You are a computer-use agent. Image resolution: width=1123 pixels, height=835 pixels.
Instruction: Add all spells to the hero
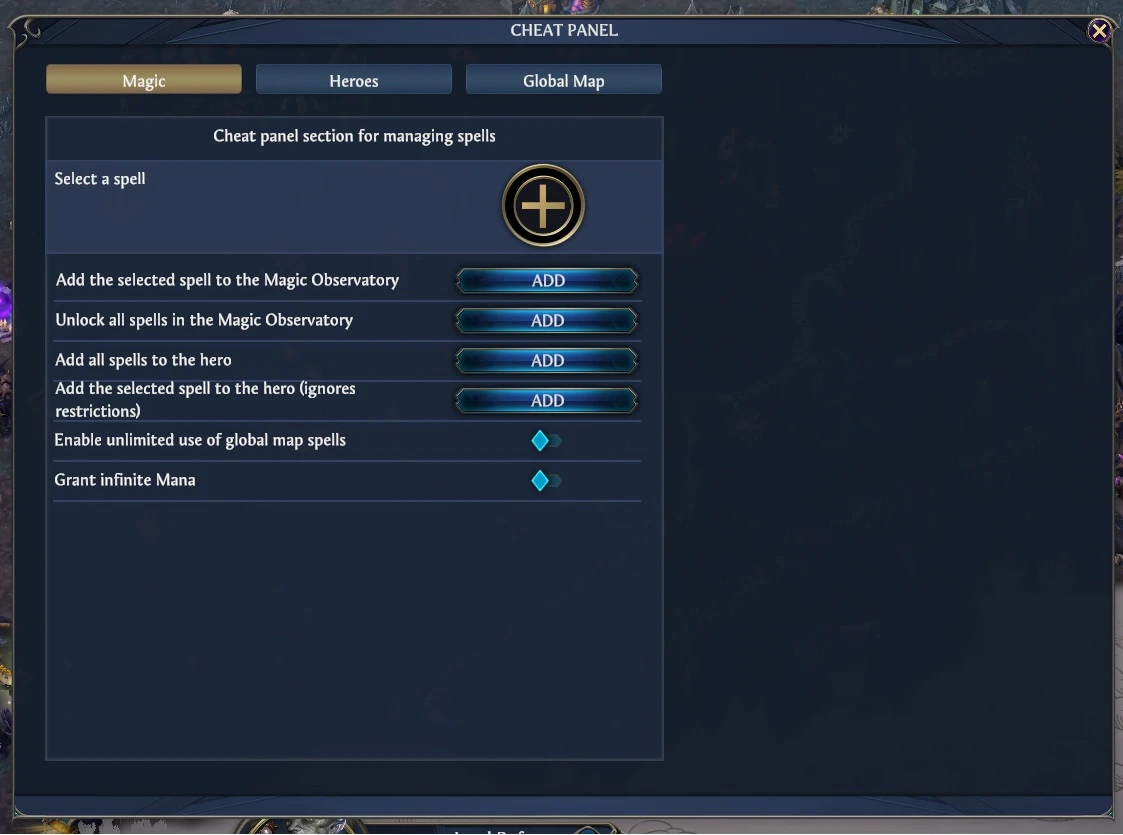click(x=547, y=361)
